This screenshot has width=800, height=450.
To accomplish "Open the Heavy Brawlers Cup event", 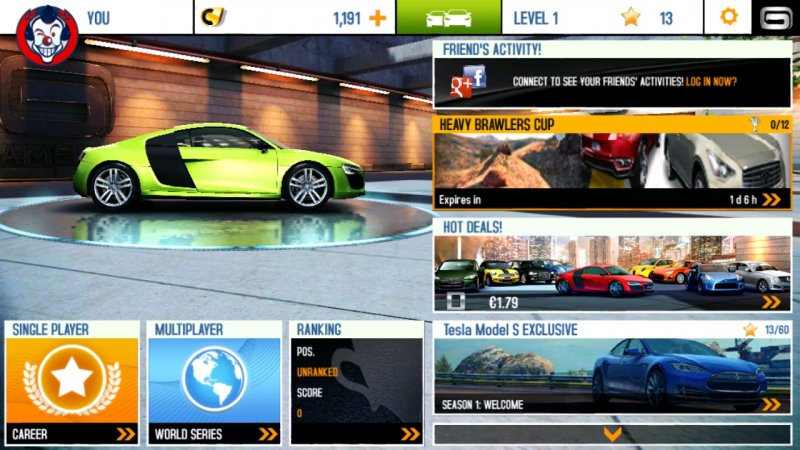I will point(611,163).
